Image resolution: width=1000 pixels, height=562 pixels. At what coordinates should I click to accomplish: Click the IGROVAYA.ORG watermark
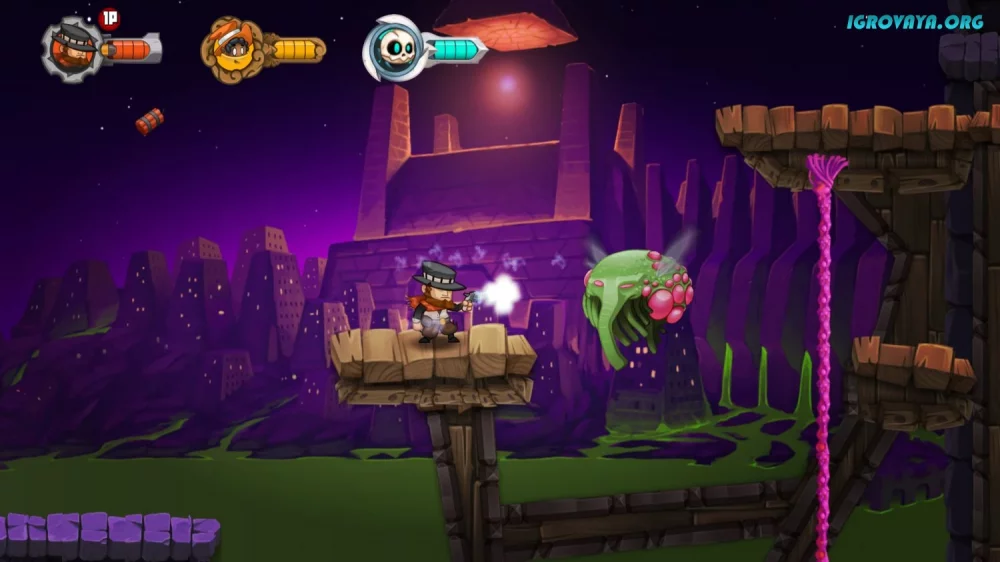point(916,20)
